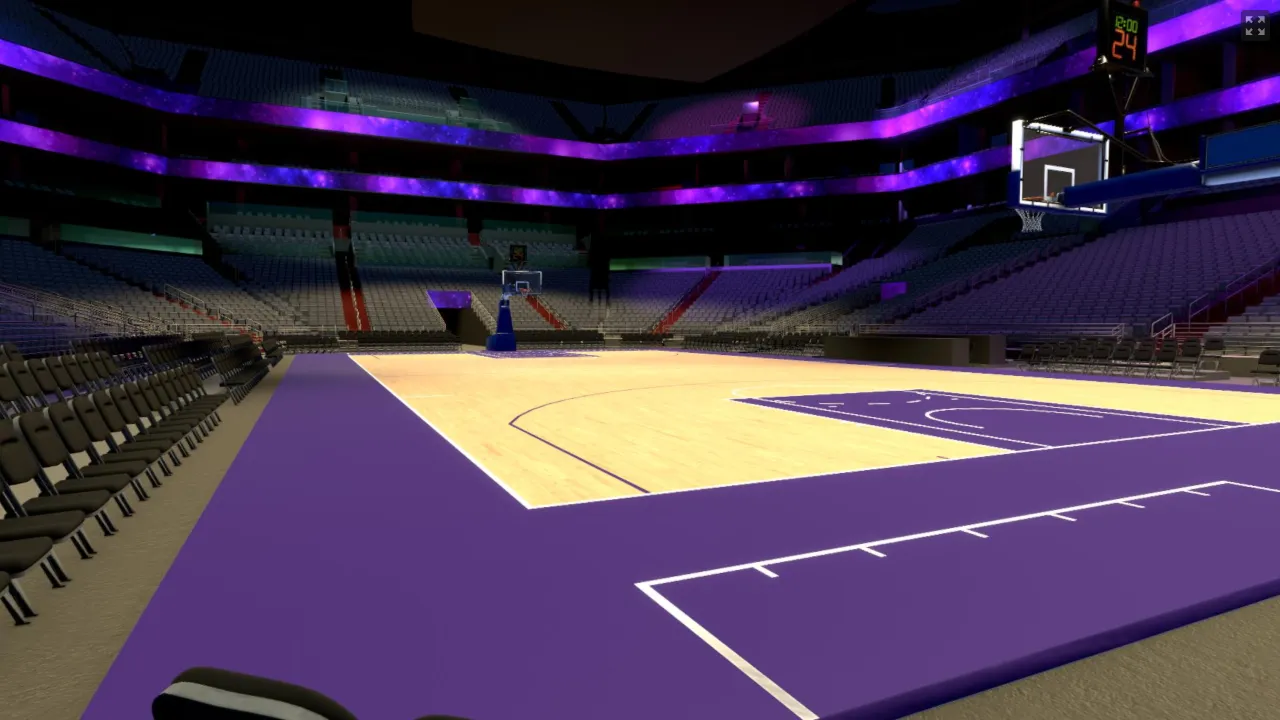This screenshot has height=720, width=1280.
Task: Expand the arena view to fullscreen
Action: (1254, 26)
